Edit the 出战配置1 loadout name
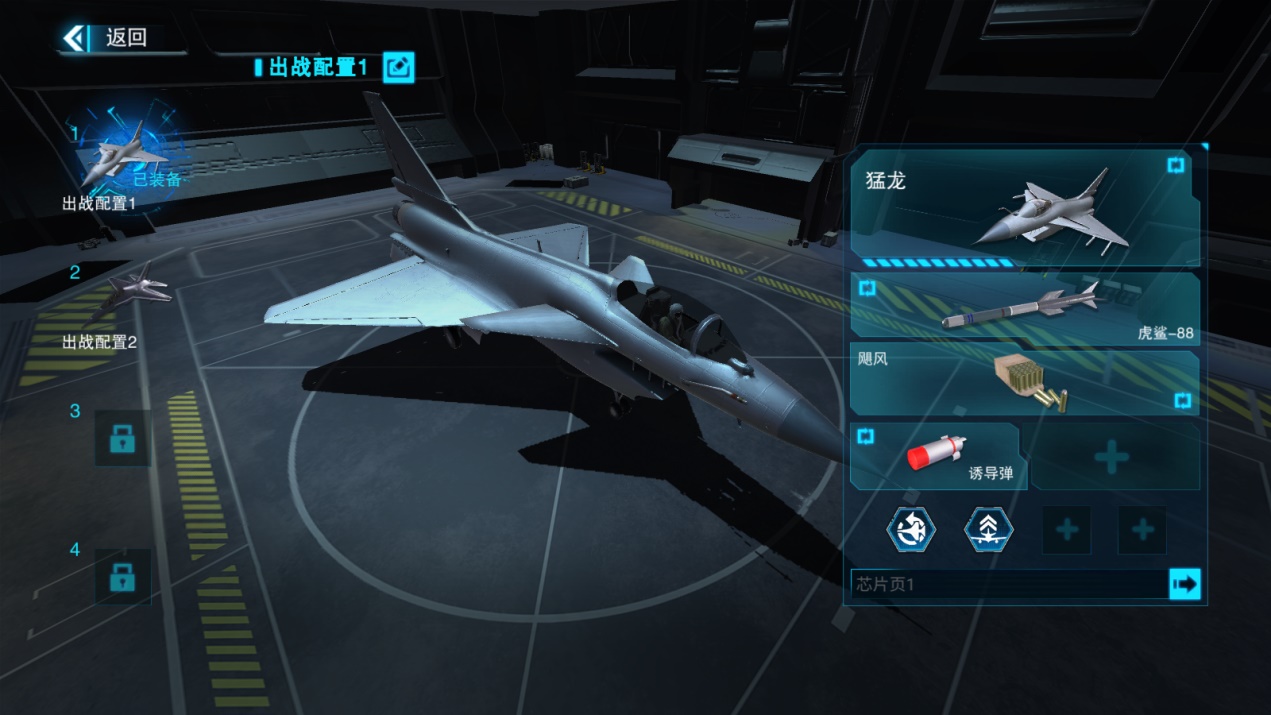1271x715 pixels. tap(398, 67)
